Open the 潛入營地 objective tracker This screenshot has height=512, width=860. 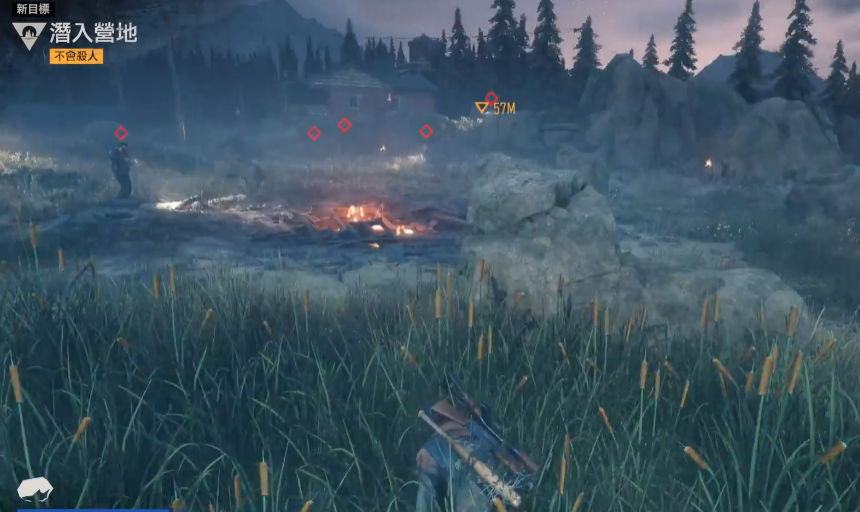point(93,33)
